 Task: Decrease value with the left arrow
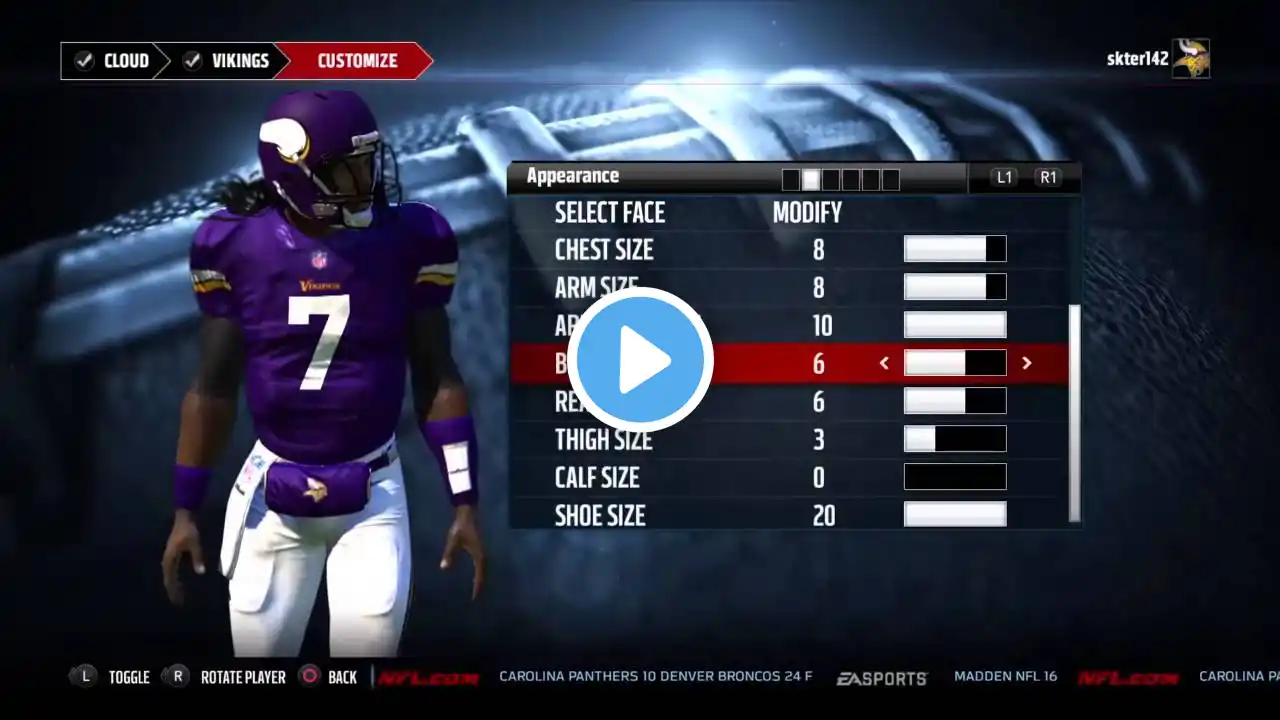click(884, 363)
